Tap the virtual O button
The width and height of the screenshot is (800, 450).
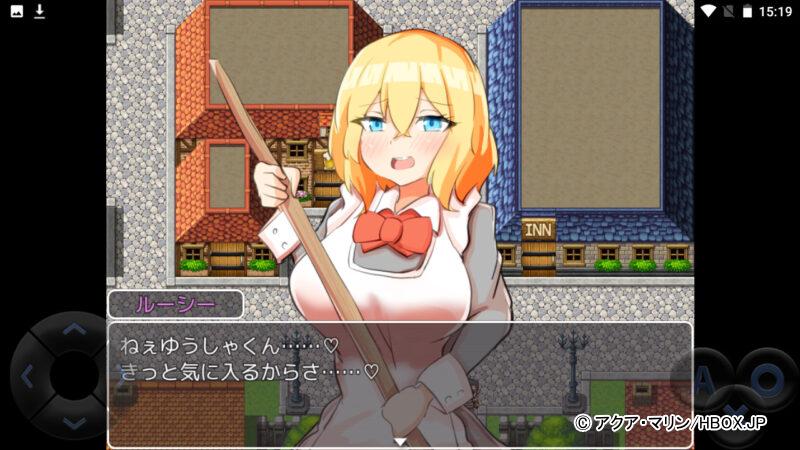768,378
